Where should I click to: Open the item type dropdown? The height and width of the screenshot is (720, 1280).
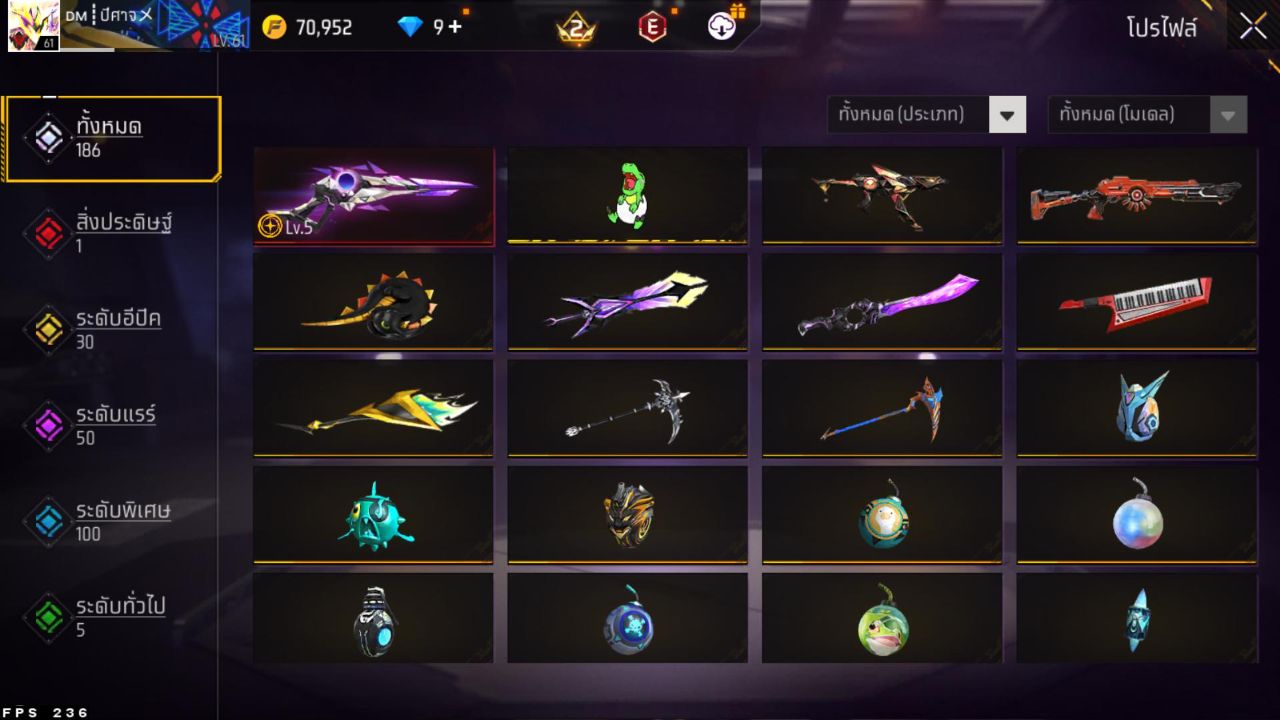(915, 114)
